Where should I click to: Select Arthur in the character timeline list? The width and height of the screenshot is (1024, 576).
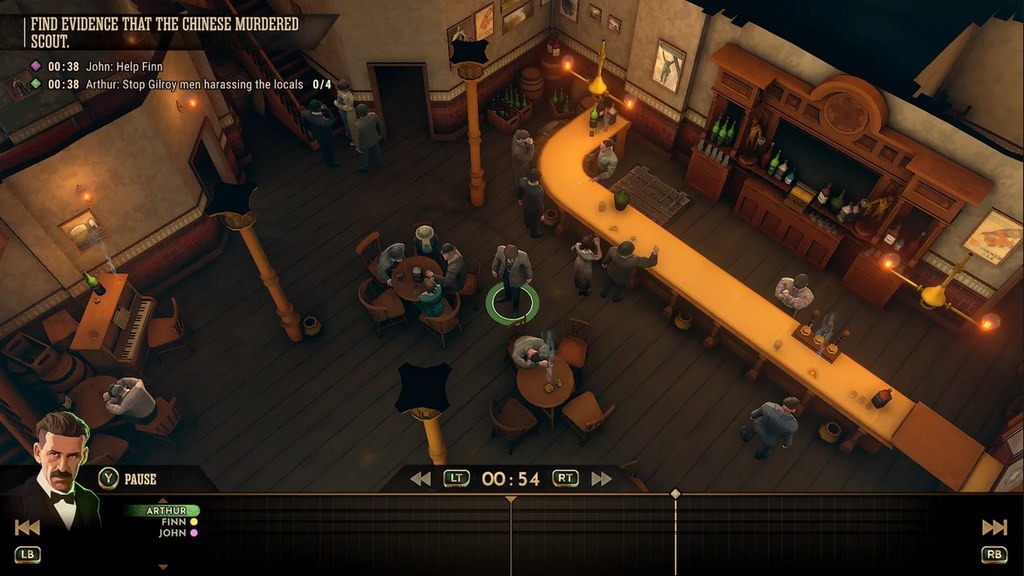[x=166, y=510]
